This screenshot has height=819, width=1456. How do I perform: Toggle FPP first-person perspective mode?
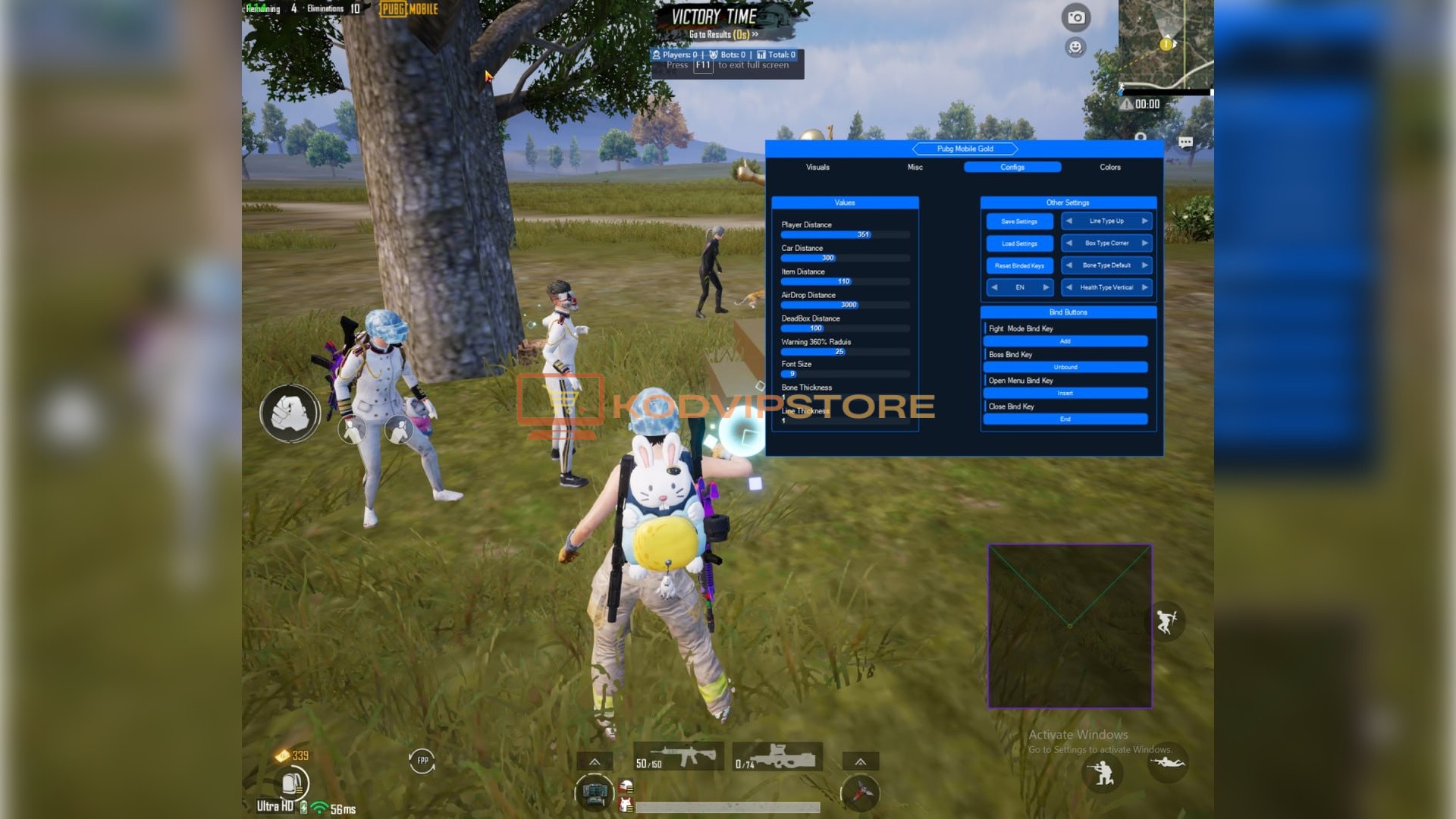423,759
